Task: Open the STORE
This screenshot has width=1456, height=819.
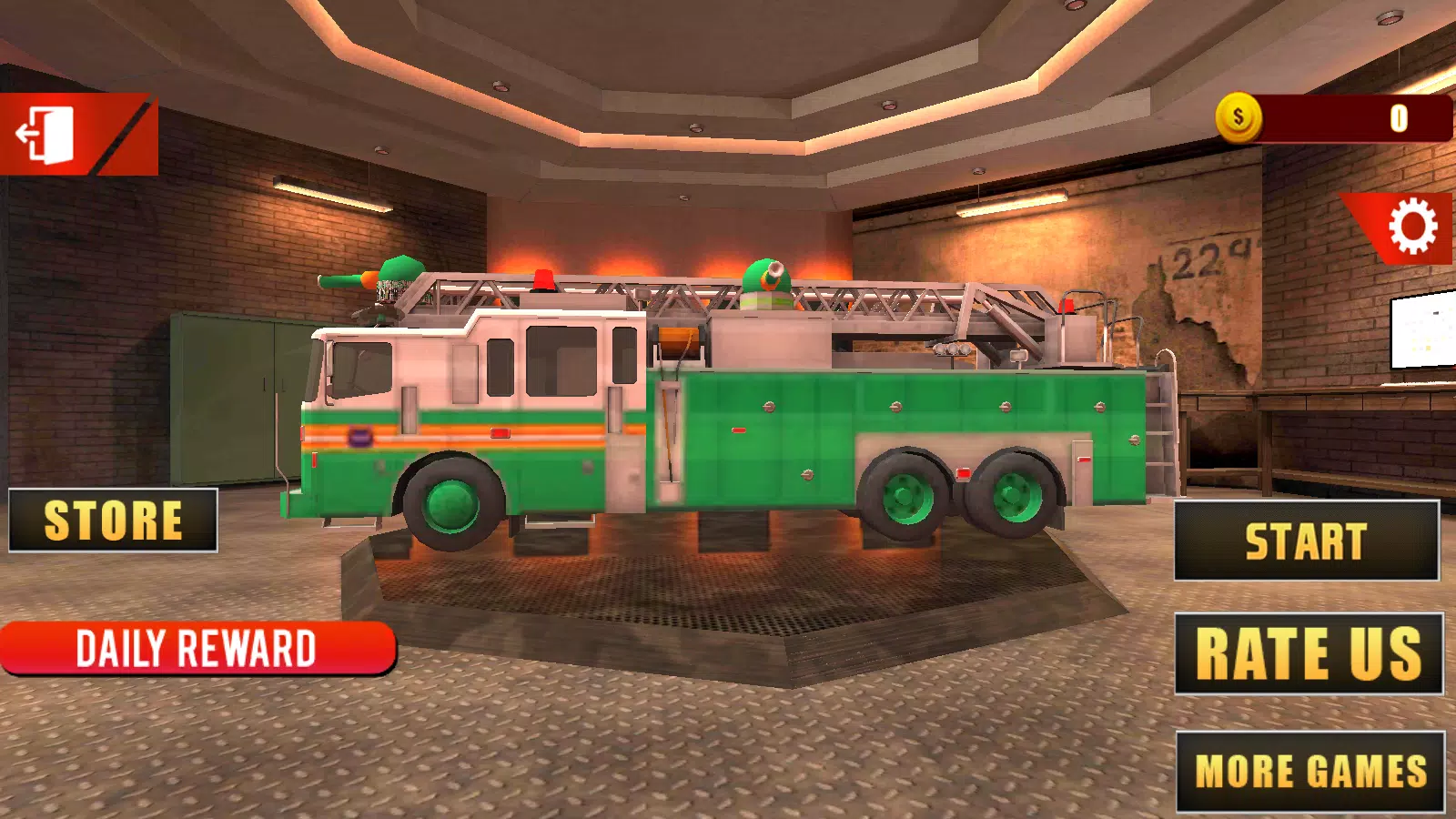Action: coord(114,521)
